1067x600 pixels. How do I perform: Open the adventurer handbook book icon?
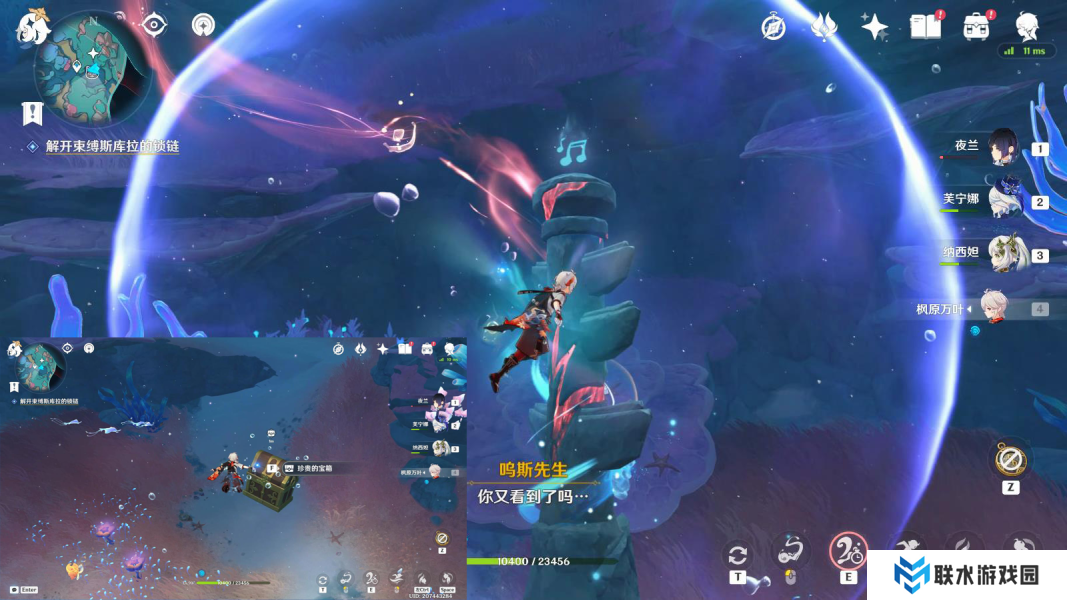coord(925,27)
